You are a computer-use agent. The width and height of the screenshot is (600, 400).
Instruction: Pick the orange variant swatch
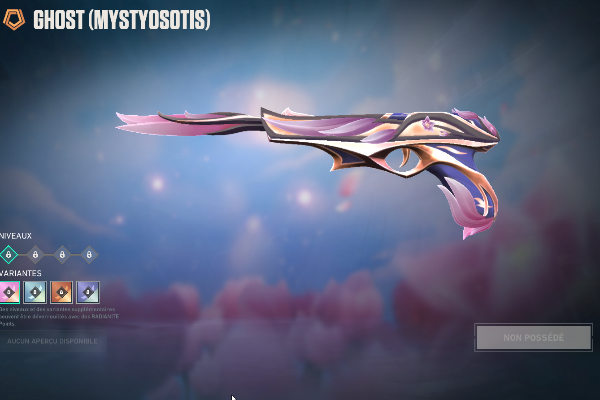[x=61, y=292]
